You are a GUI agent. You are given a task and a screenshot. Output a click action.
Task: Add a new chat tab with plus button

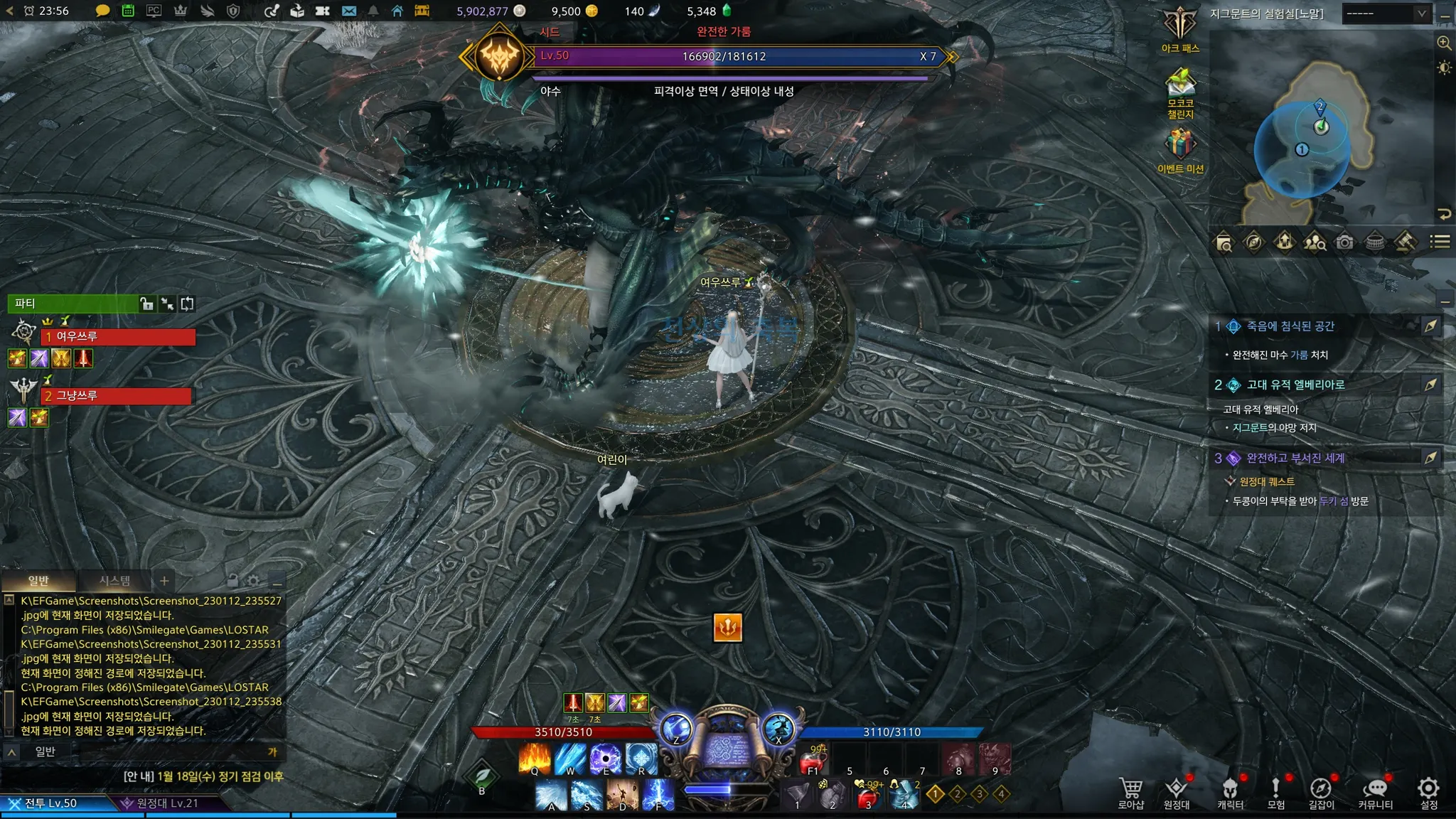(164, 581)
